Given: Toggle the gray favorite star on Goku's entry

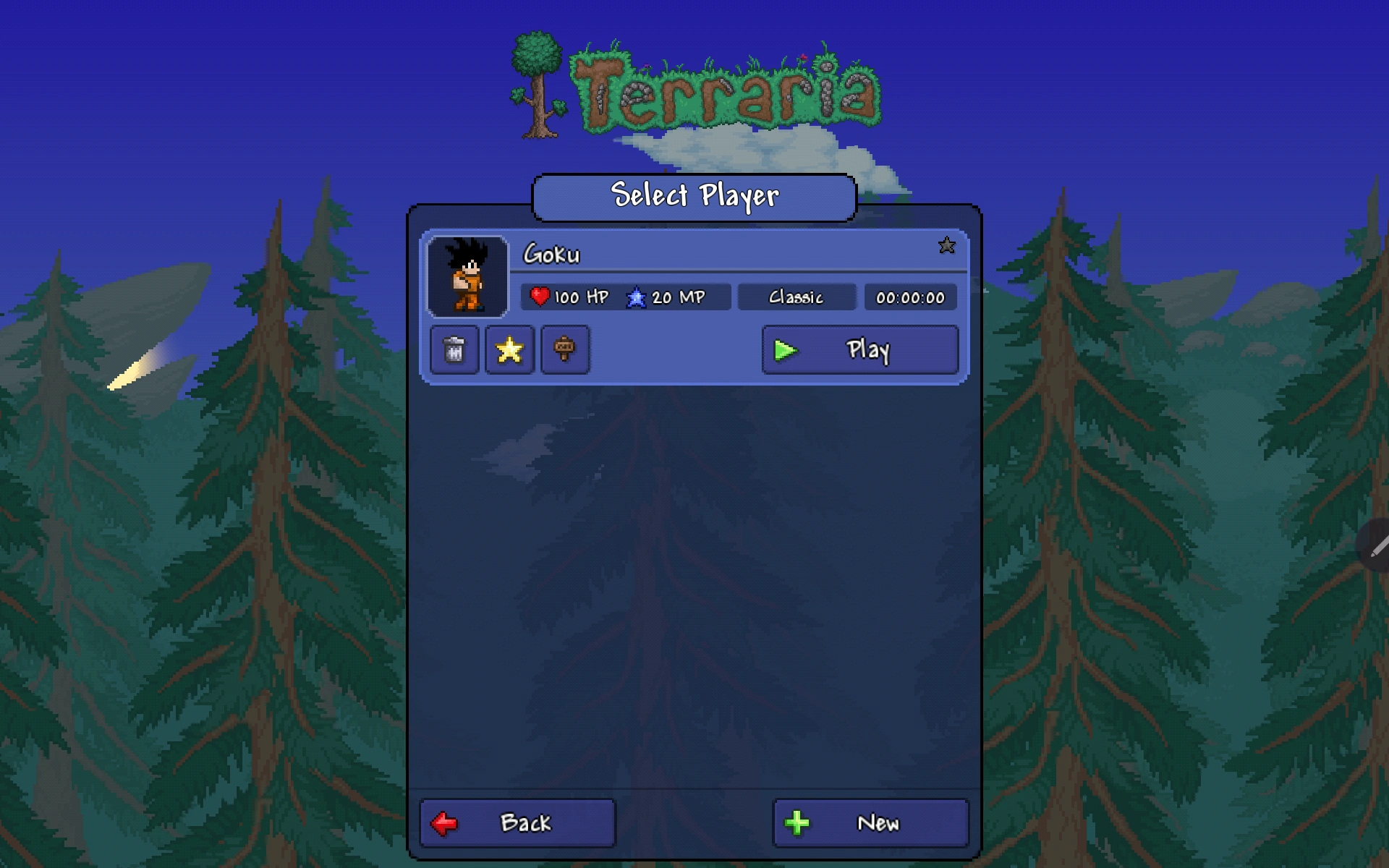Looking at the screenshot, I should [x=948, y=247].
